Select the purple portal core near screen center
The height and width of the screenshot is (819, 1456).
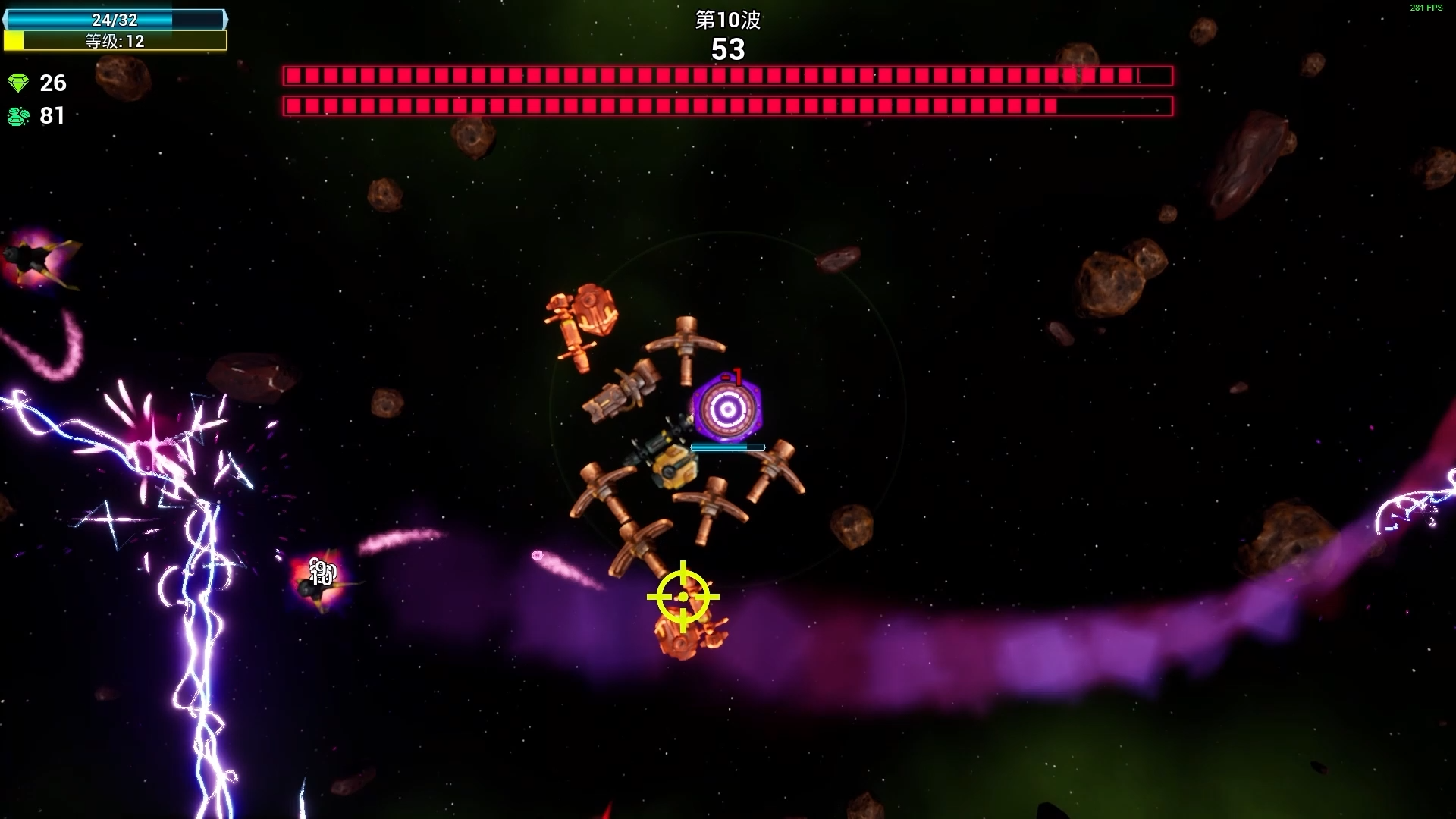point(729,408)
